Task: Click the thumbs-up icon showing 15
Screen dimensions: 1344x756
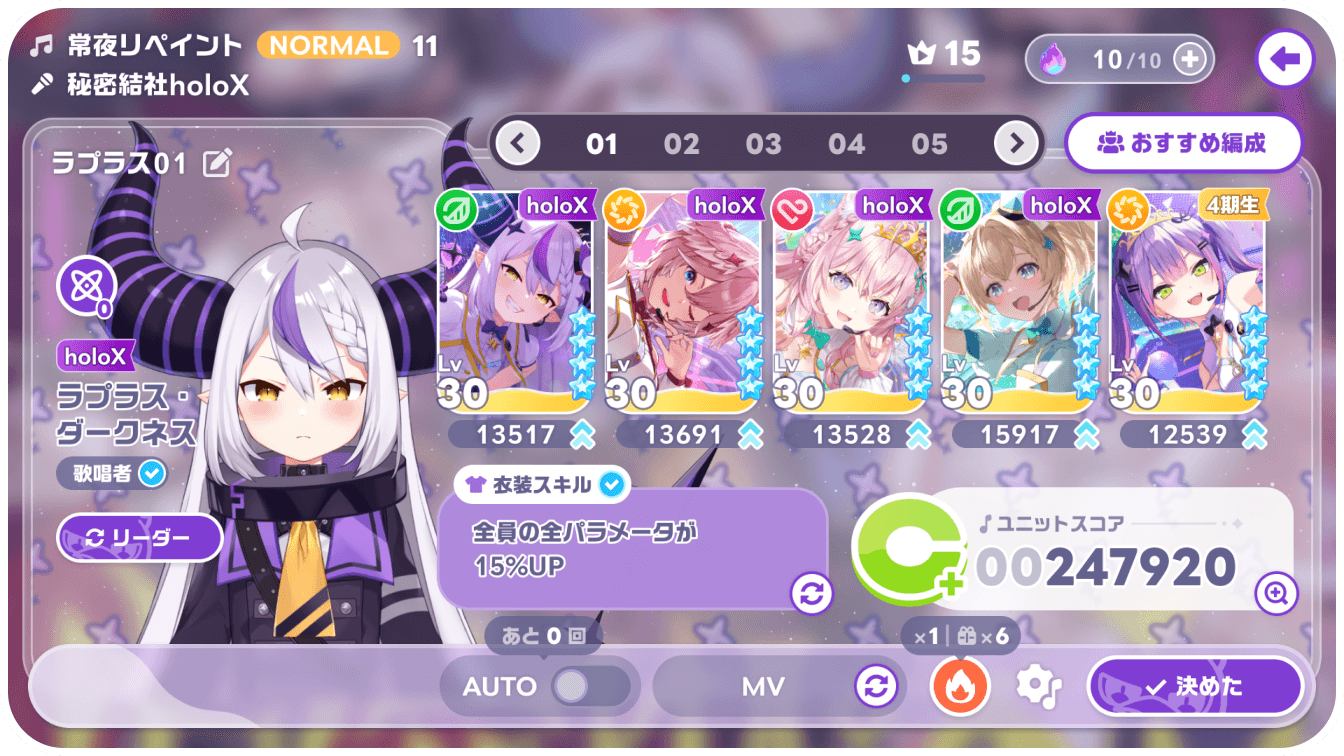Action: coord(941,56)
